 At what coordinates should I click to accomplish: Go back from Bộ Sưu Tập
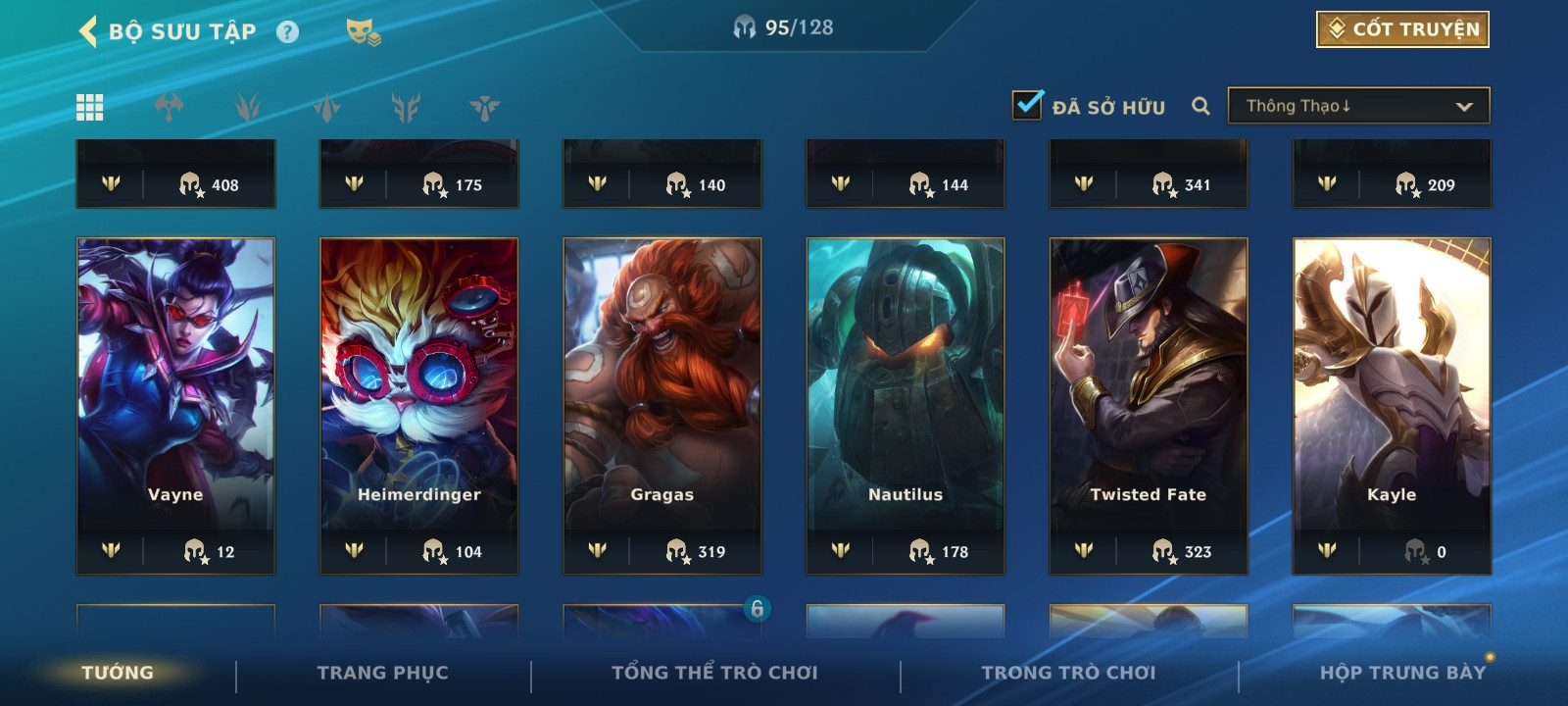88,31
